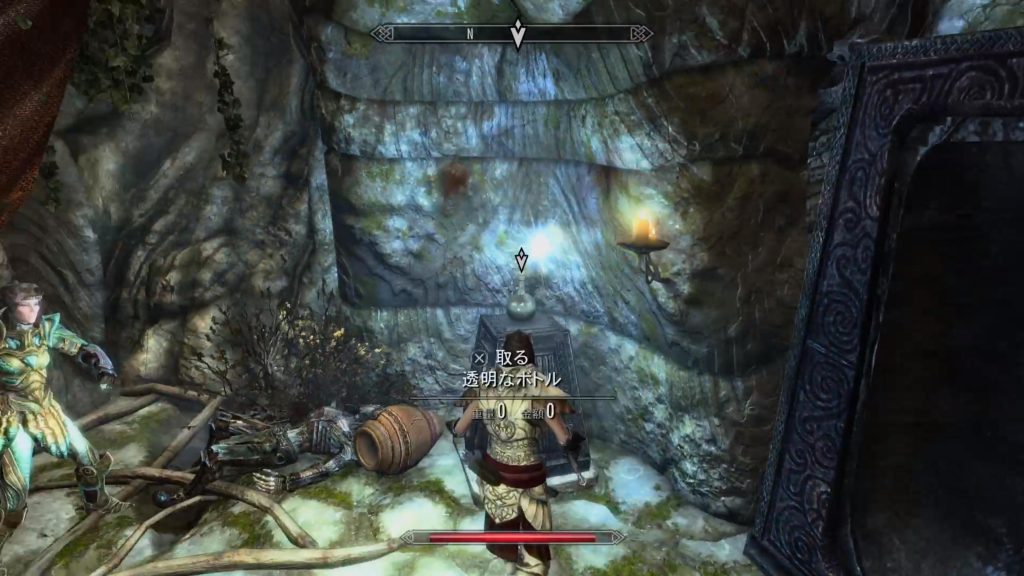
Task: Select the quest arrow marker on the compass
Action: [517, 35]
